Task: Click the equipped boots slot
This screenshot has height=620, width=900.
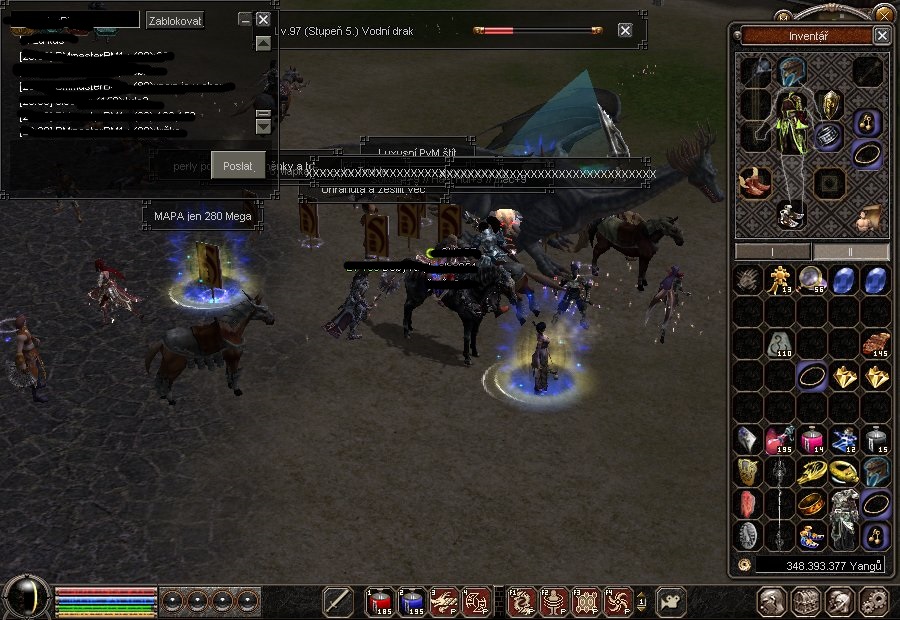Action: (755, 181)
